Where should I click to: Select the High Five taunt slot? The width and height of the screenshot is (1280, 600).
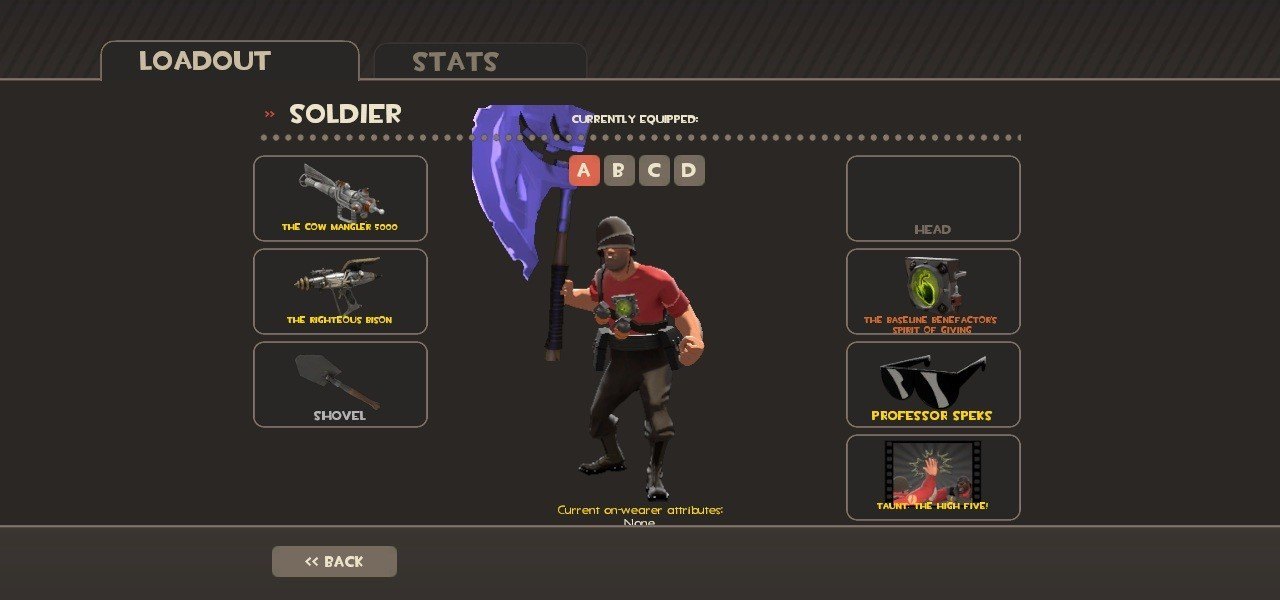pyautogui.click(x=933, y=477)
